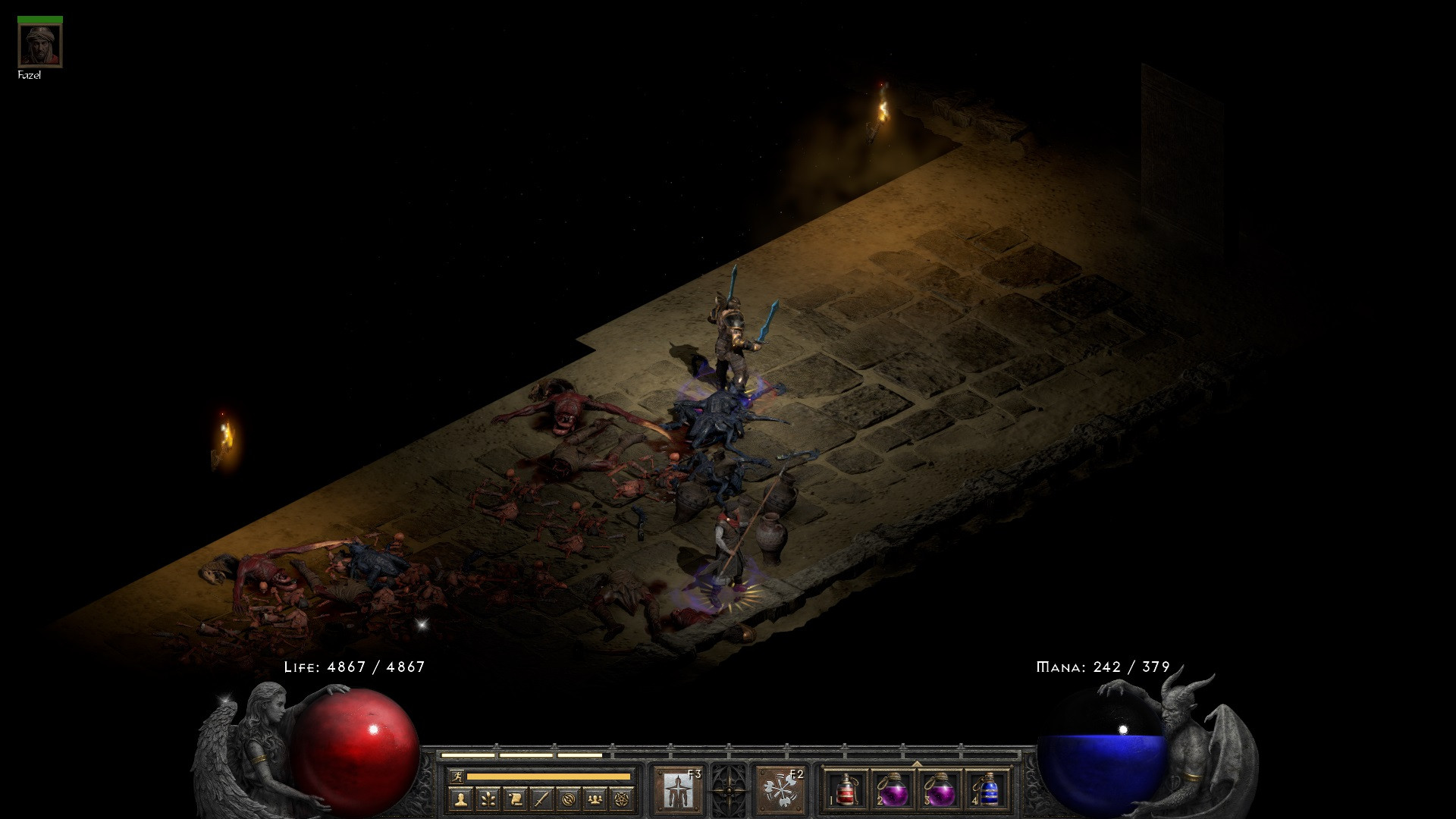Screen dimensions: 1456x819
Task: Open the character sheet from the bust icon
Action: point(461,799)
